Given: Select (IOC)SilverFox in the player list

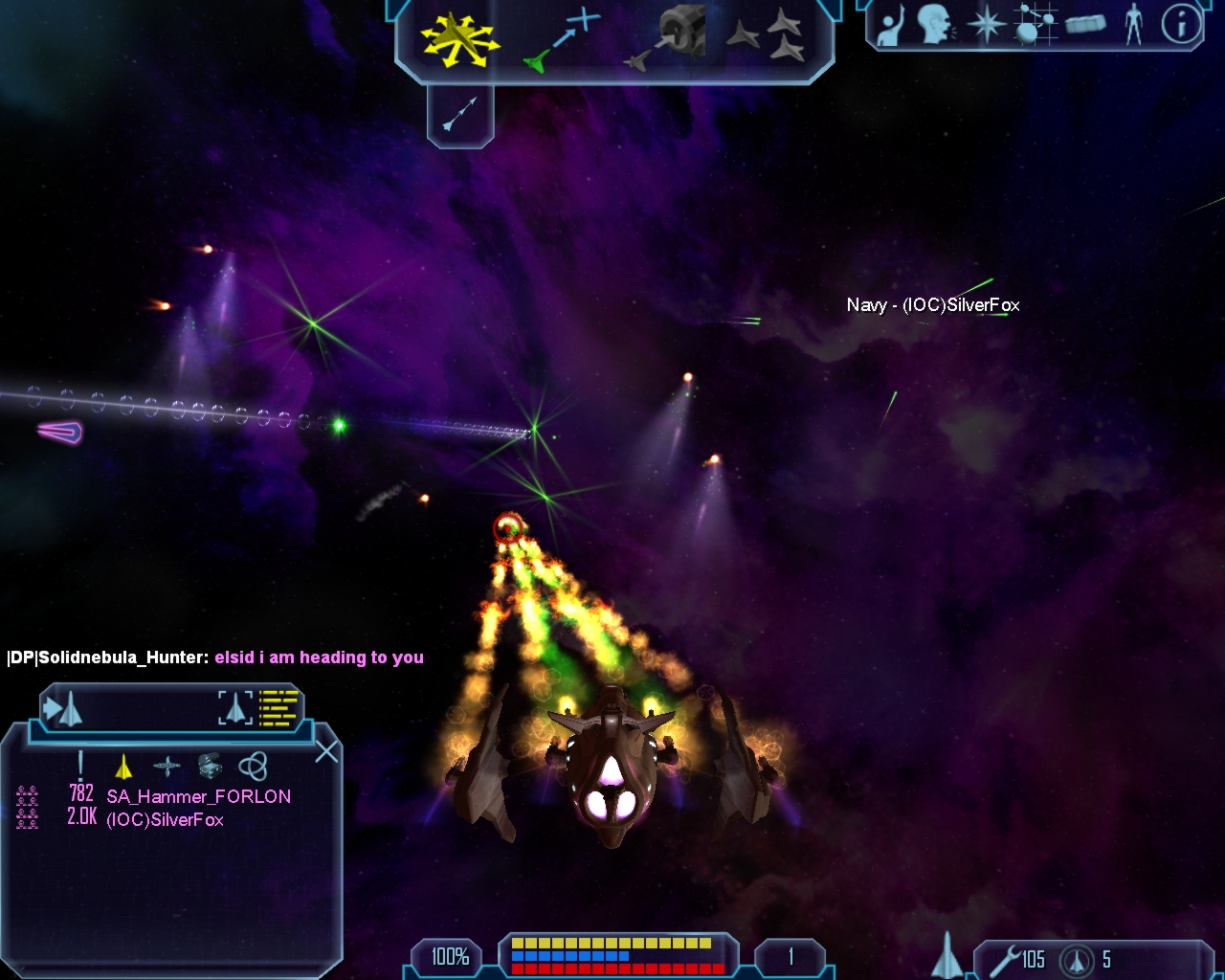Looking at the screenshot, I should [x=165, y=820].
